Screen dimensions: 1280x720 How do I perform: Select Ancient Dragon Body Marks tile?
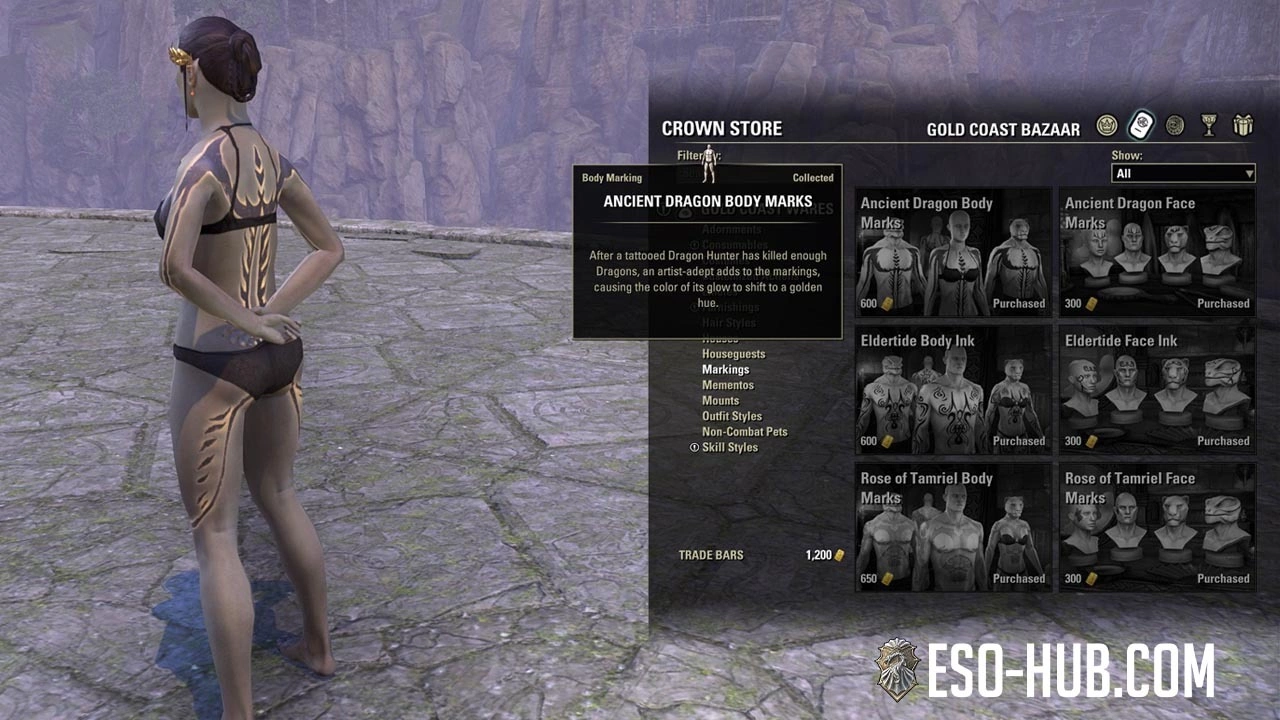coord(953,251)
